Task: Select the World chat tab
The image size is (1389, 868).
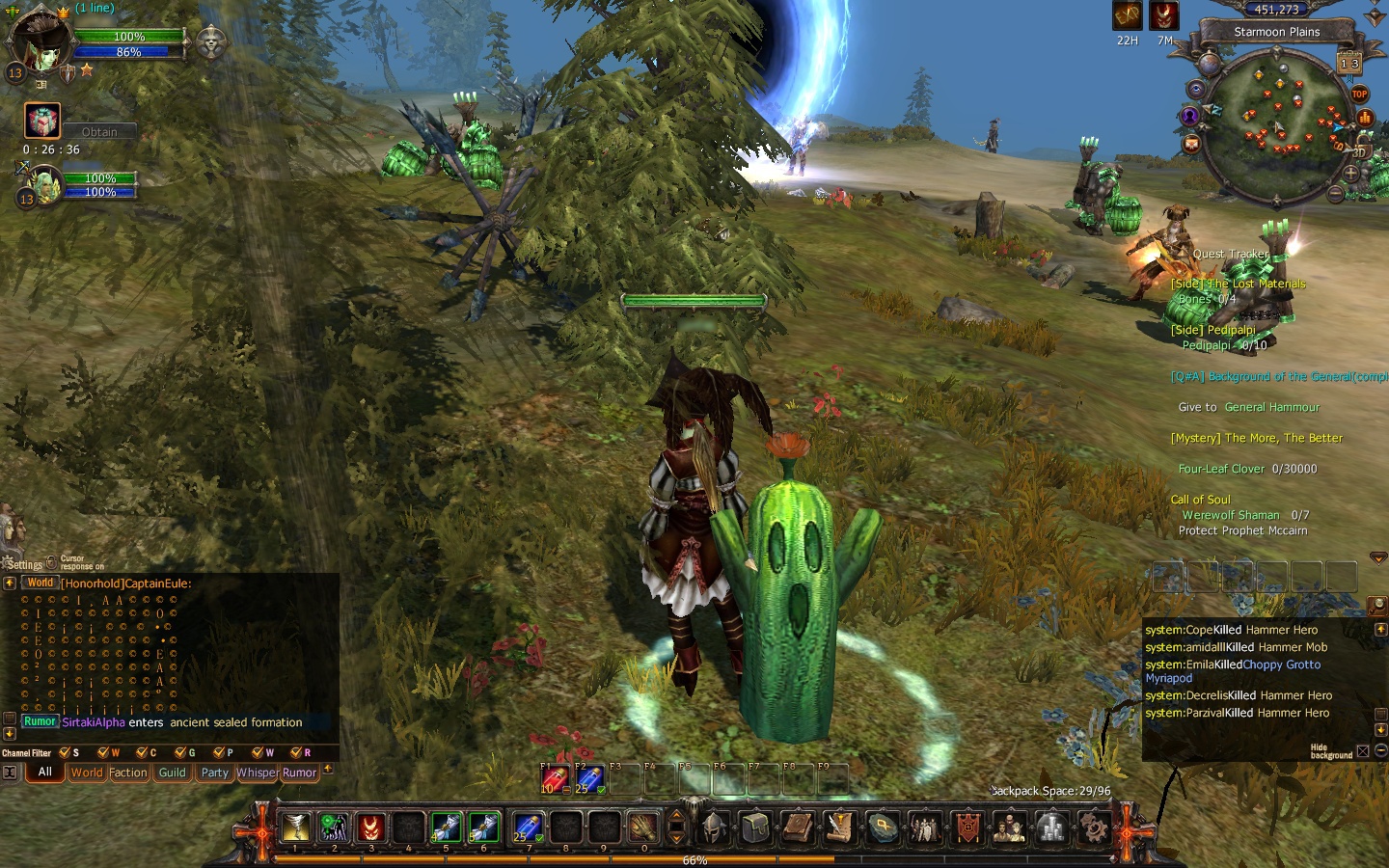Action: click(86, 773)
